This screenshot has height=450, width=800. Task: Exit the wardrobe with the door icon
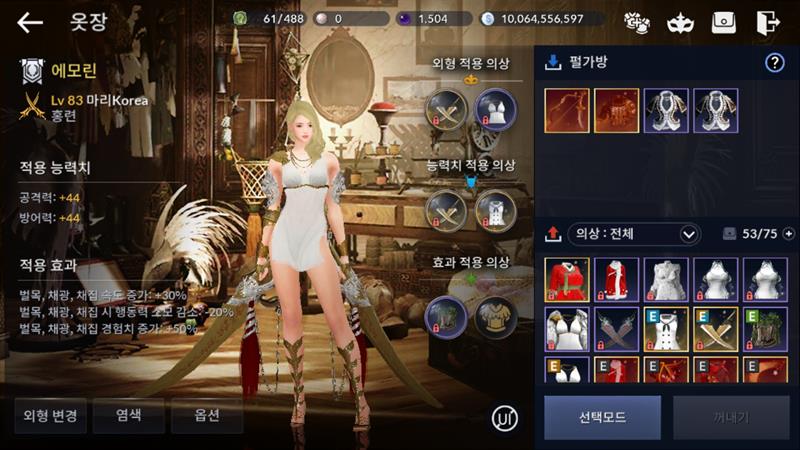click(x=768, y=22)
